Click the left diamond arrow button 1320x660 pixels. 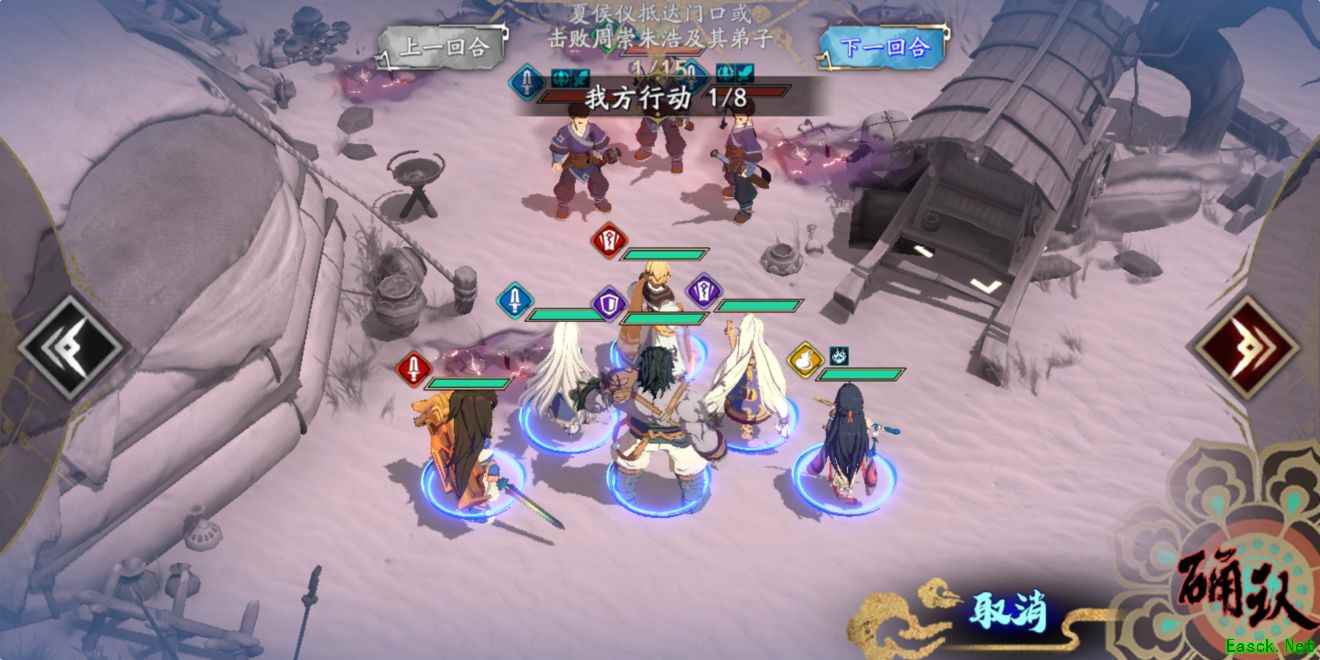[72, 348]
